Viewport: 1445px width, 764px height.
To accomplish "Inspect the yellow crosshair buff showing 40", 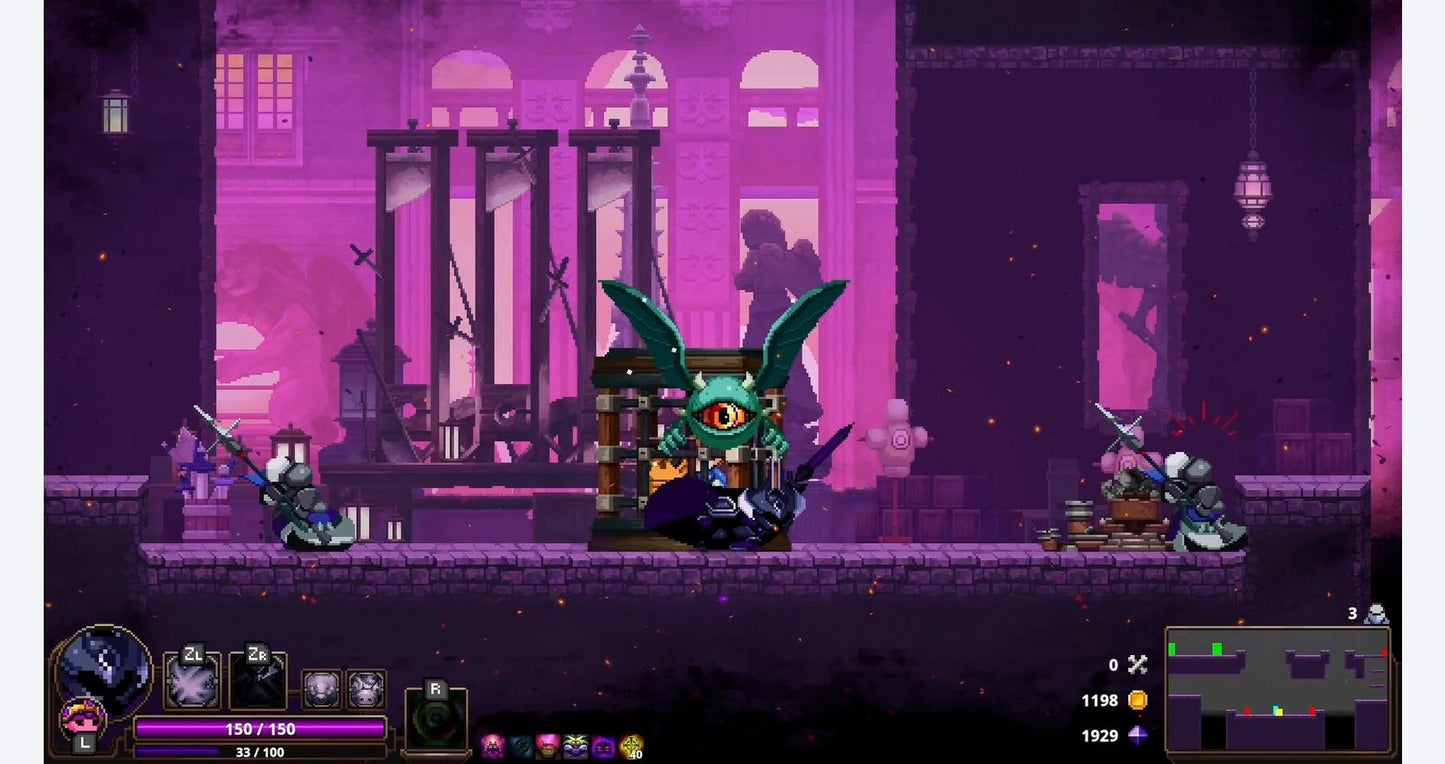I will tap(631, 746).
